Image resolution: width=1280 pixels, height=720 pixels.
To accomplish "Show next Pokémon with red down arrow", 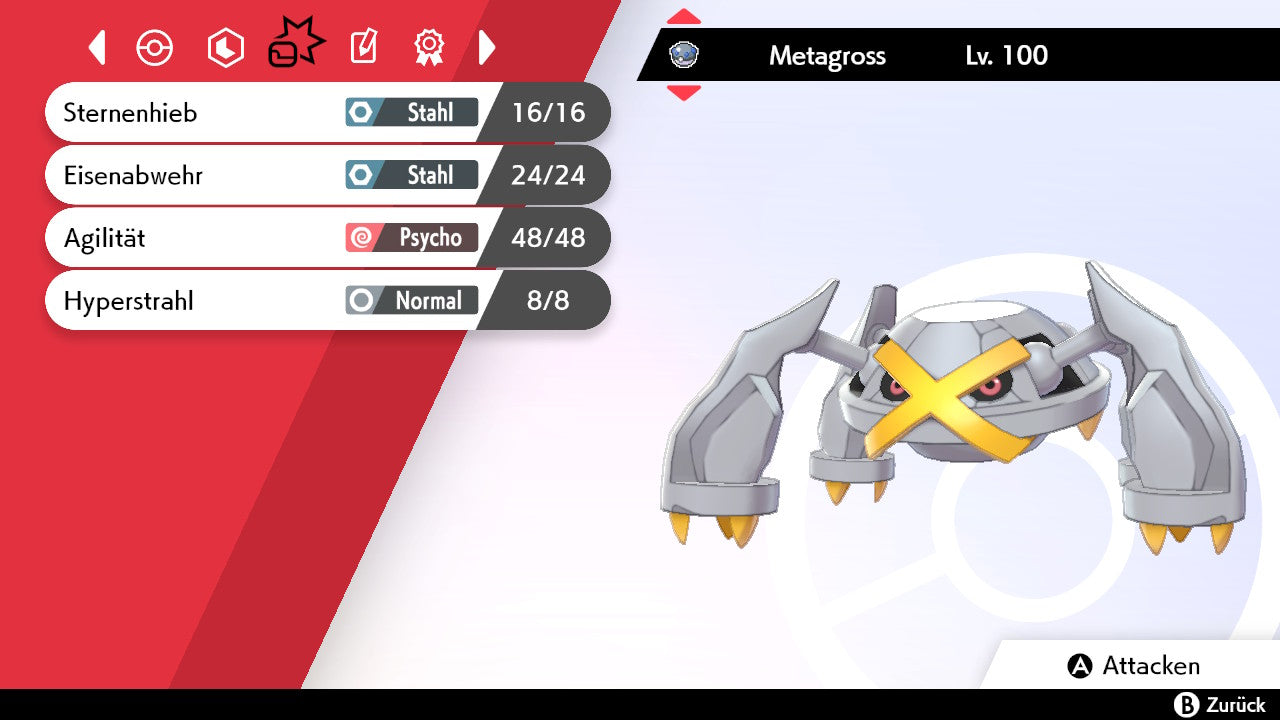I will point(684,93).
